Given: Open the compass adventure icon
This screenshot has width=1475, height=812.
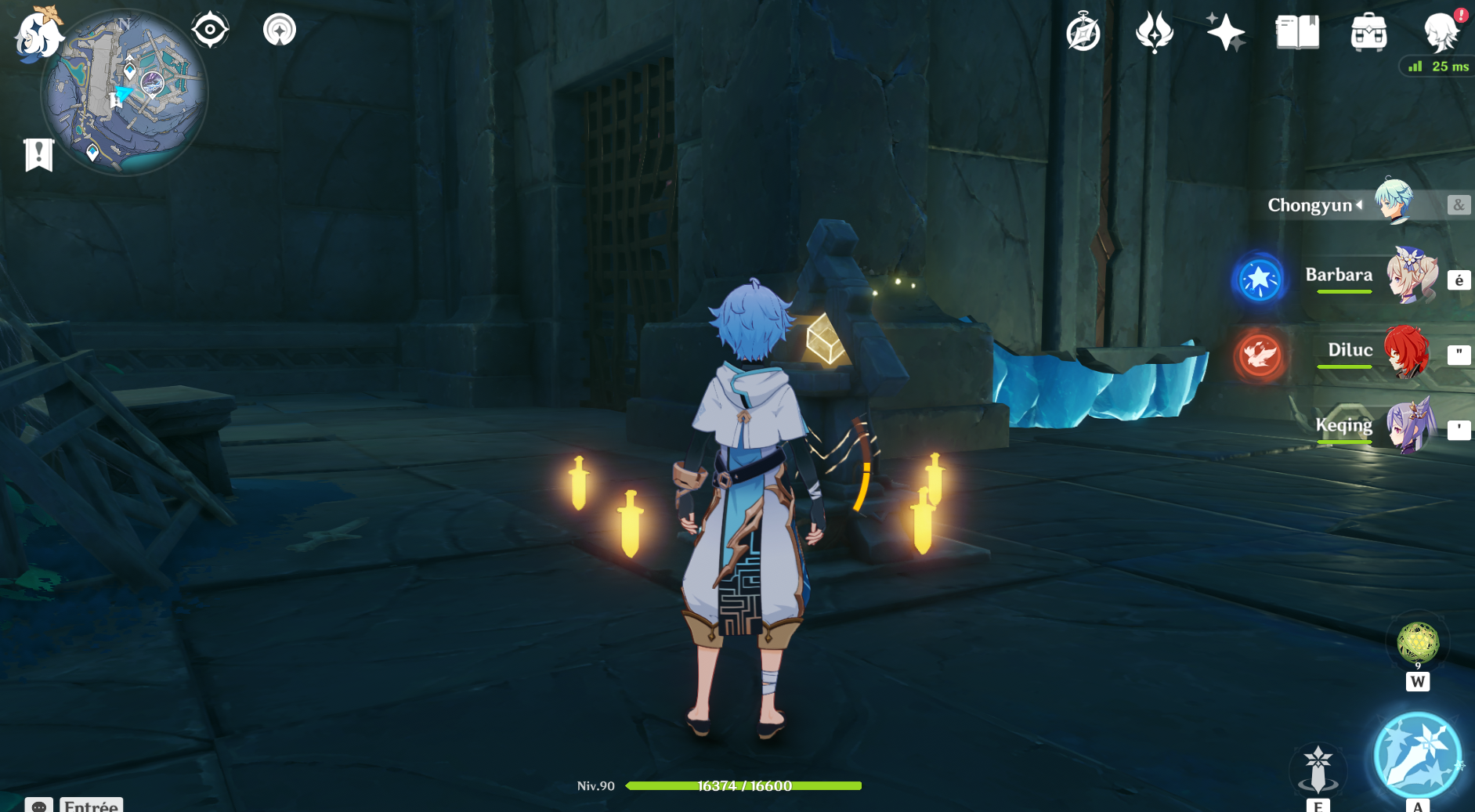Looking at the screenshot, I should (x=1083, y=33).
